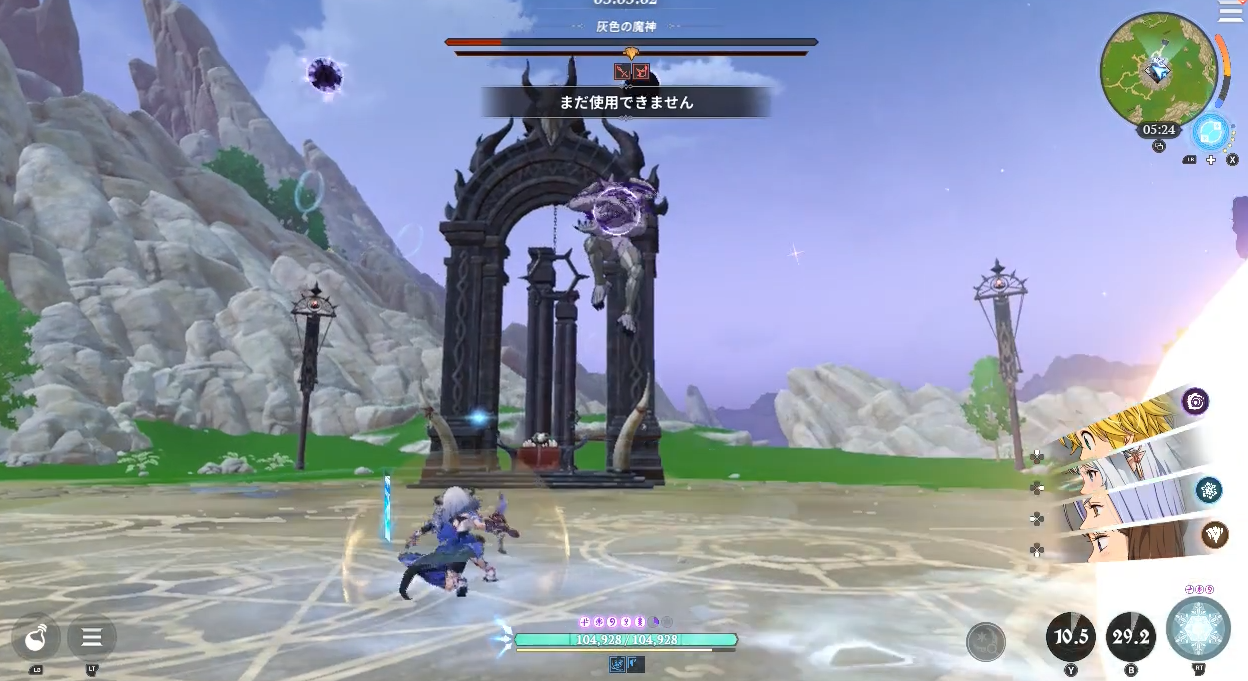
Task: Select the blue snowflake tag skill icon
Action: (x=1209, y=489)
